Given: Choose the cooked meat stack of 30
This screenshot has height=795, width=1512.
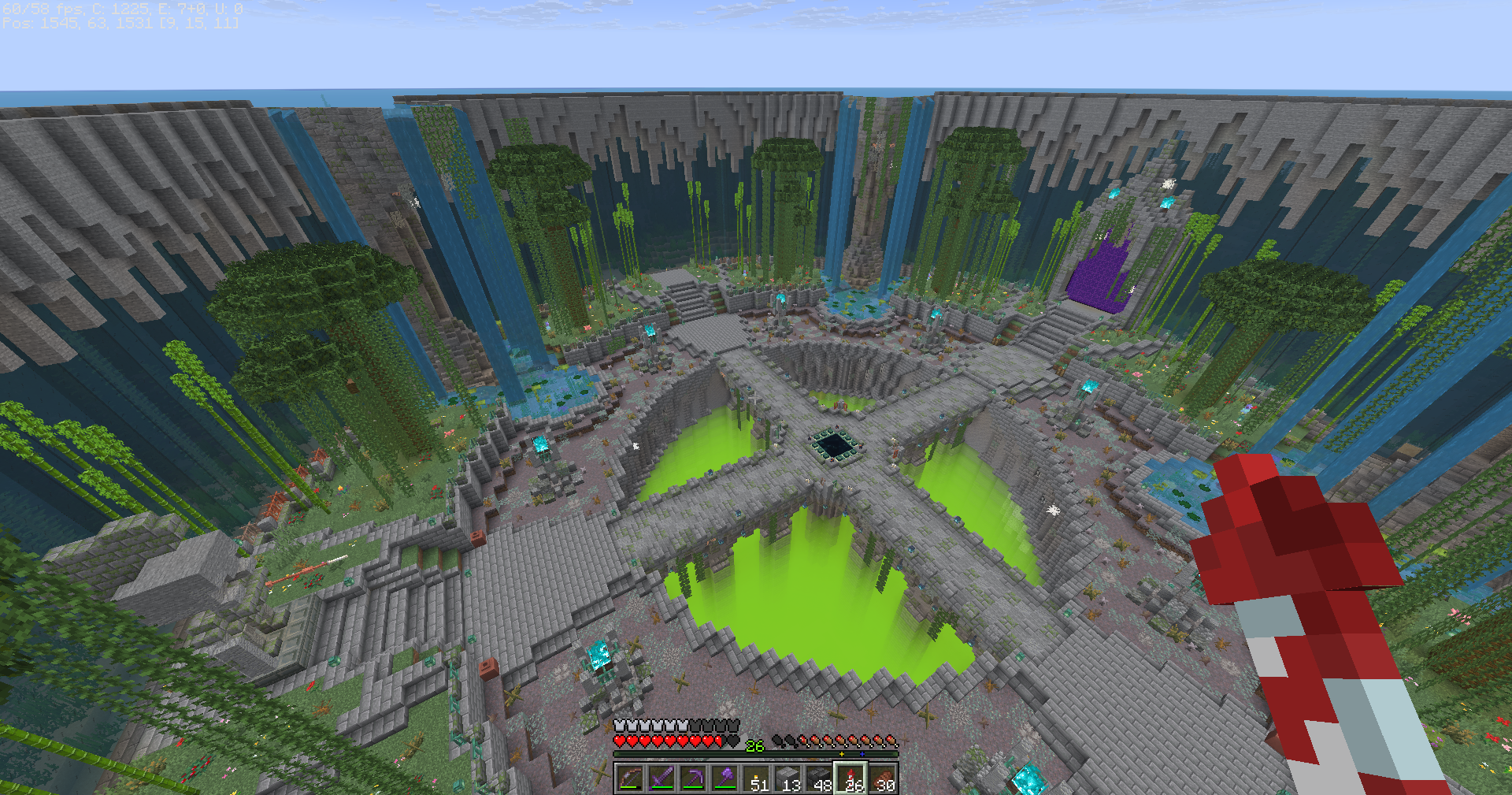Looking at the screenshot, I should (x=882, y=778).
